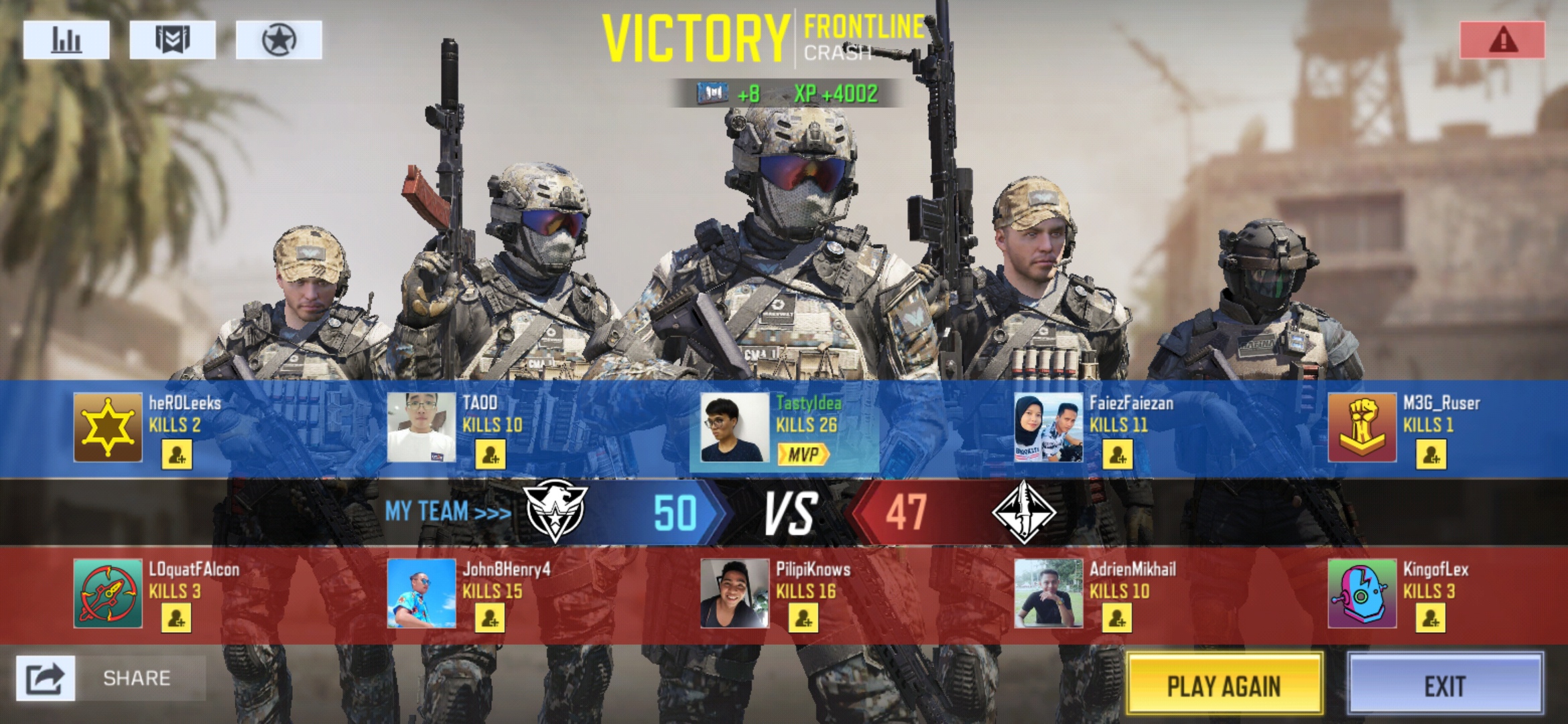This screenshot has height=724, width=1568.
Task: Add TAOD as a friend
Action: click(491, 455)
